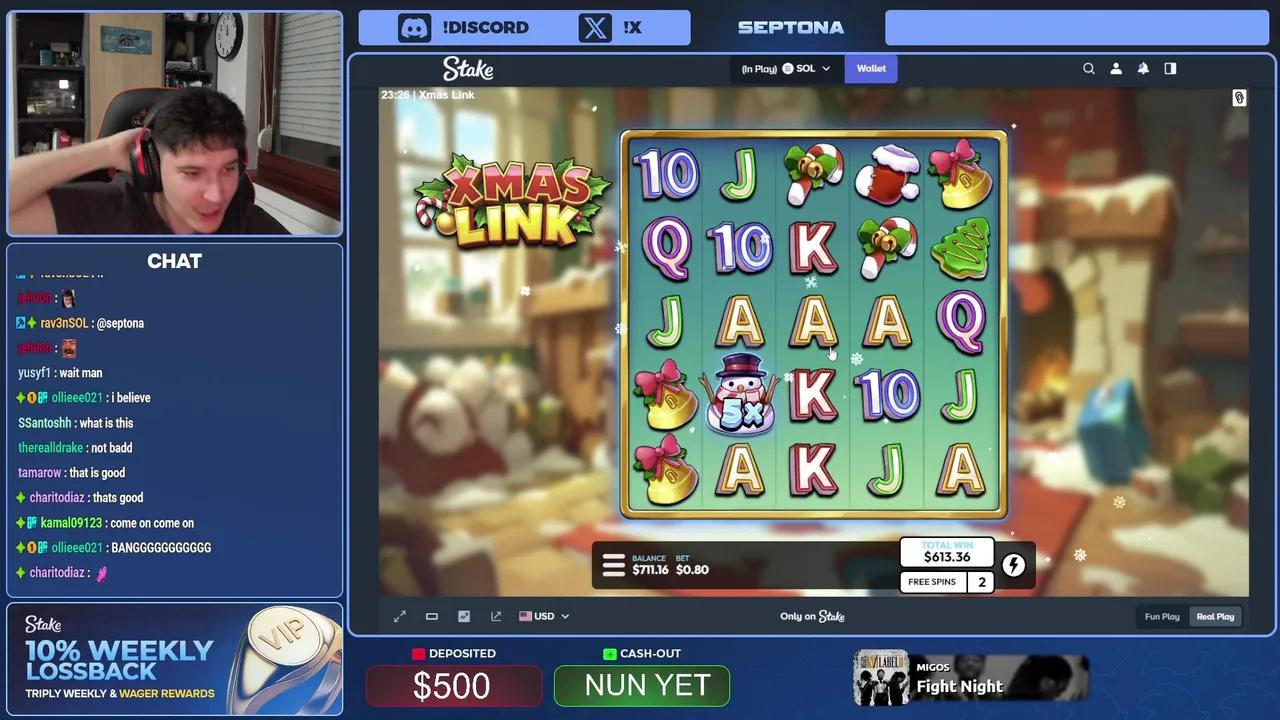
Task: Click the streamer webcam thumbnail
Action: click(x=175, y=122)
